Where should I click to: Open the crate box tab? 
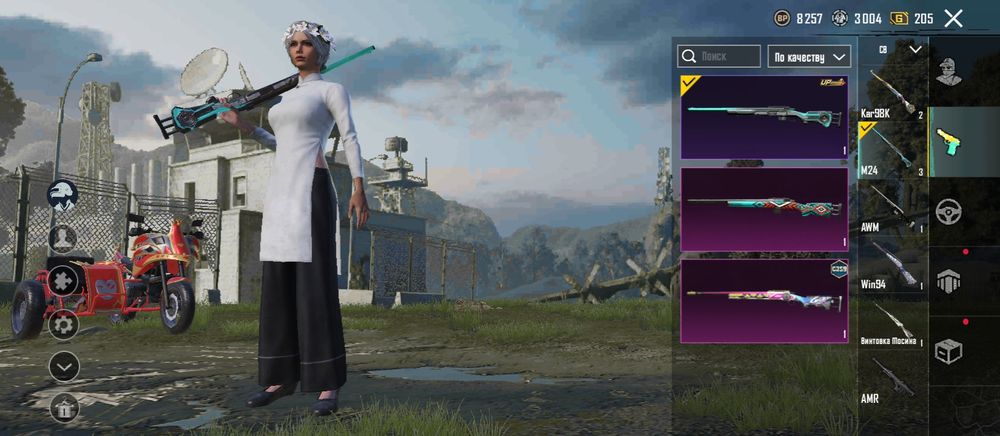coord(948,351)
